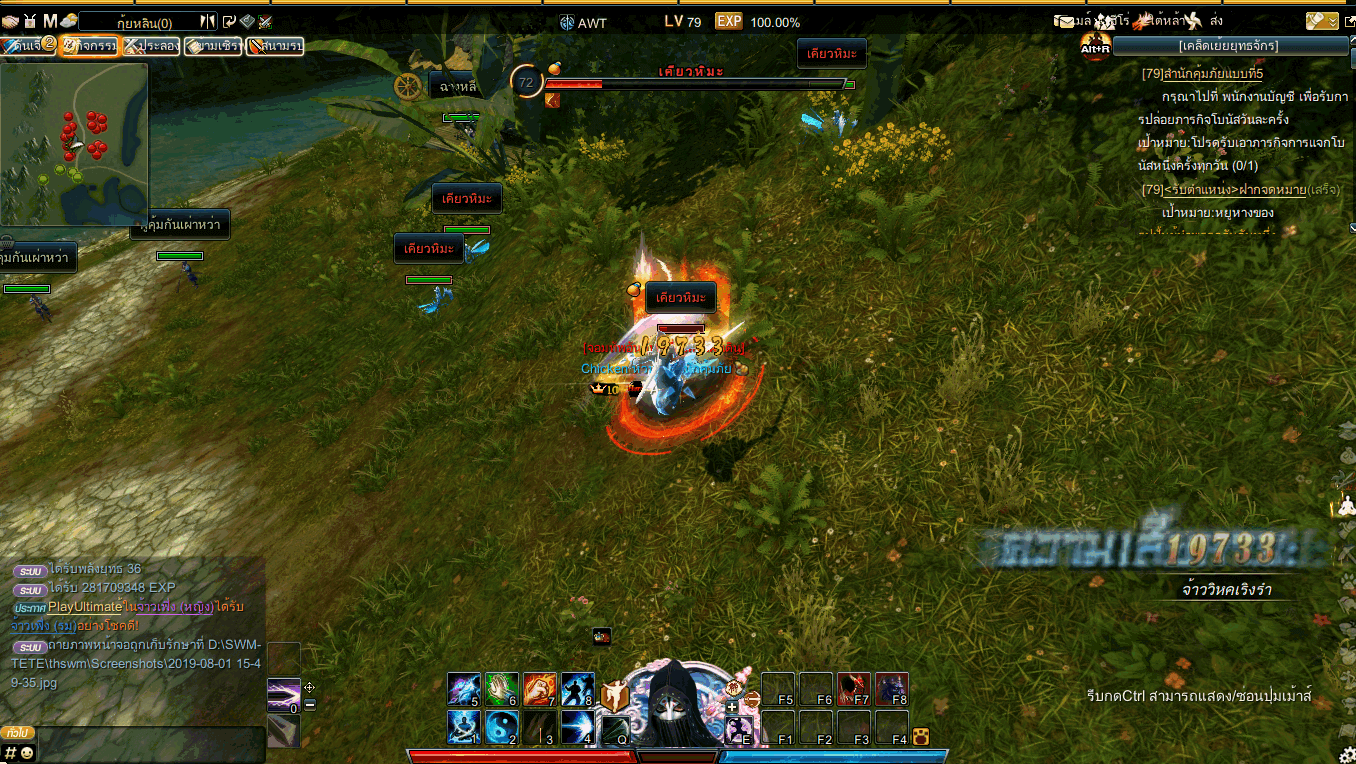
Task: Use the red item in slot F7
Action: click(853, 689)
